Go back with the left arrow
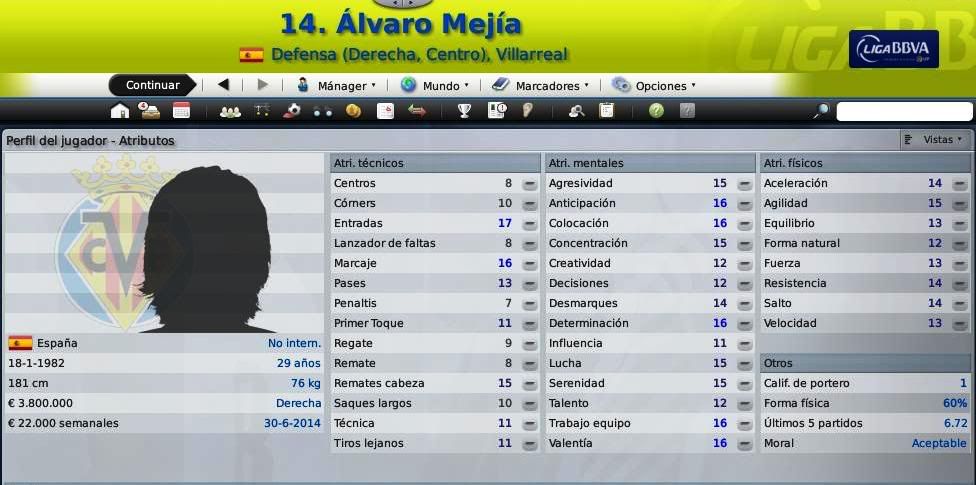Screen dimensions: 976x485 (x=223, y=86)
